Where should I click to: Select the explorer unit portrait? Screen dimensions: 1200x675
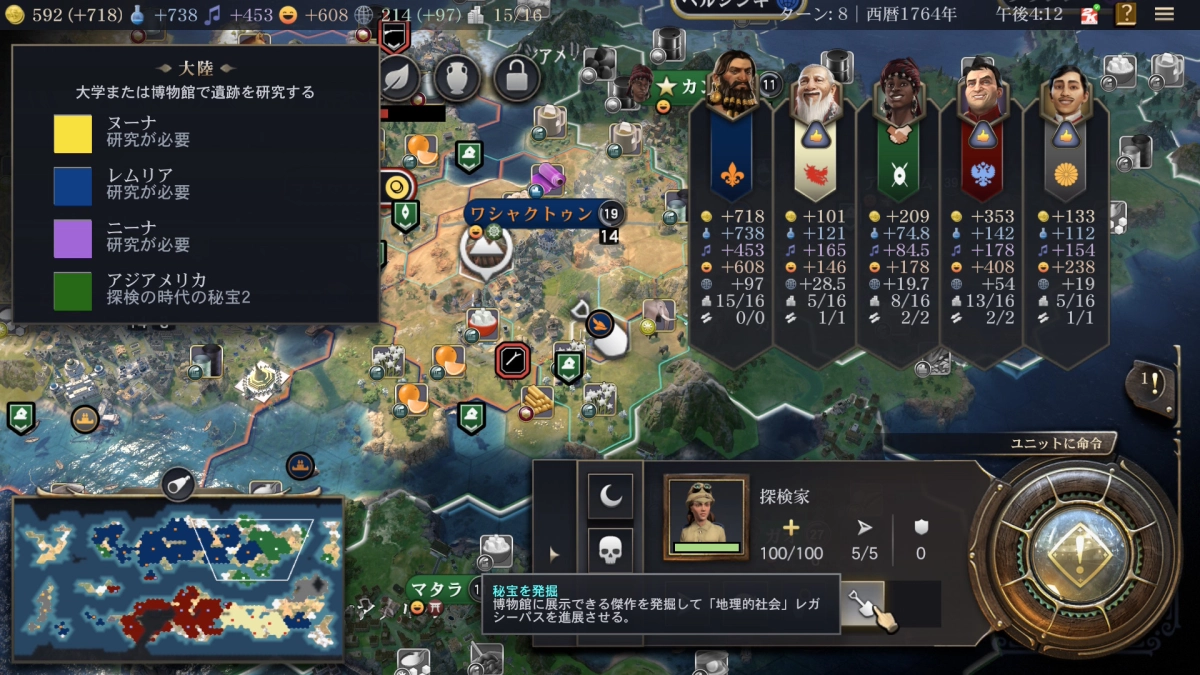point(706,516)
